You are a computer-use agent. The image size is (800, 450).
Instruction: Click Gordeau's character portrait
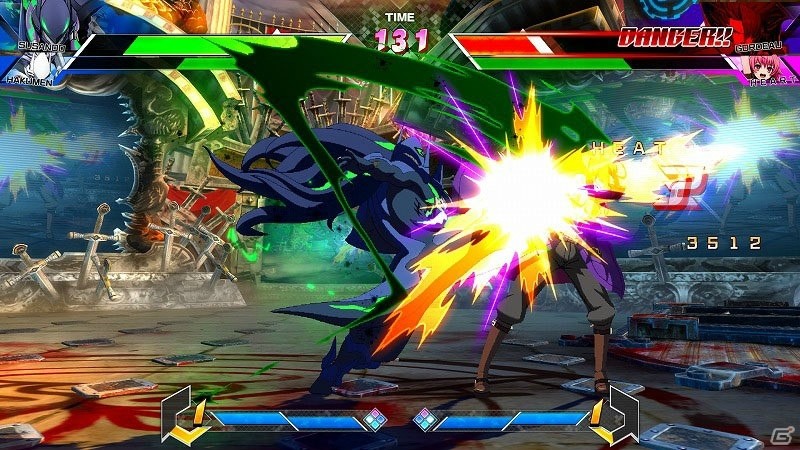752,20
